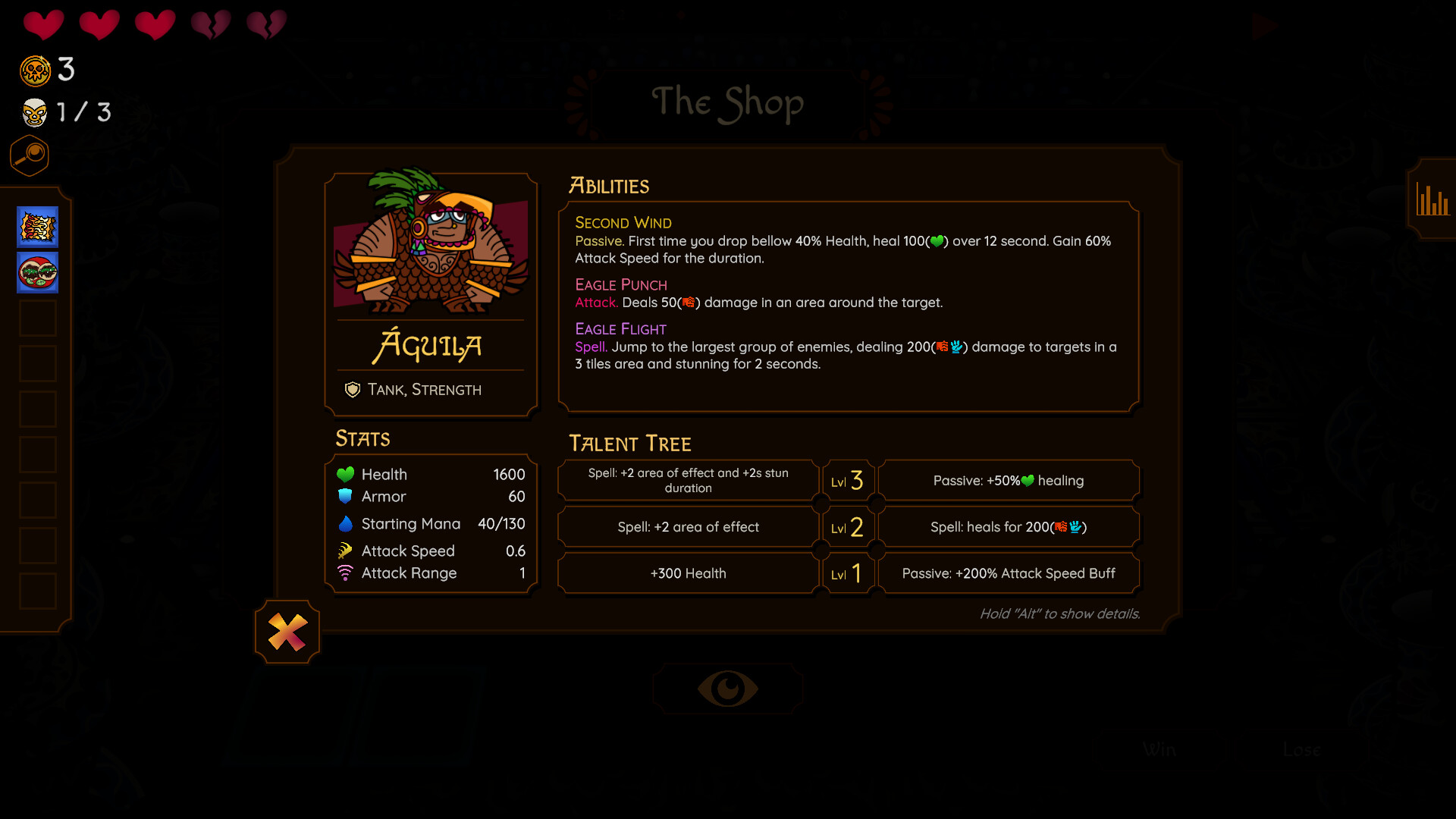
Task: Click the green heart Health icon in Stats
Action: (x=346, y=474)
